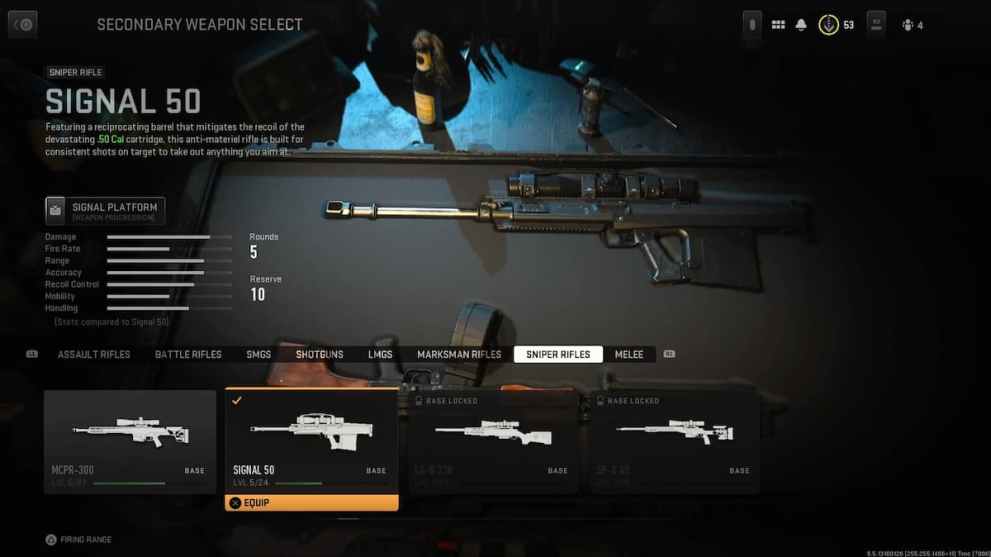View the Marksman Rifles category

pos(459,355)
